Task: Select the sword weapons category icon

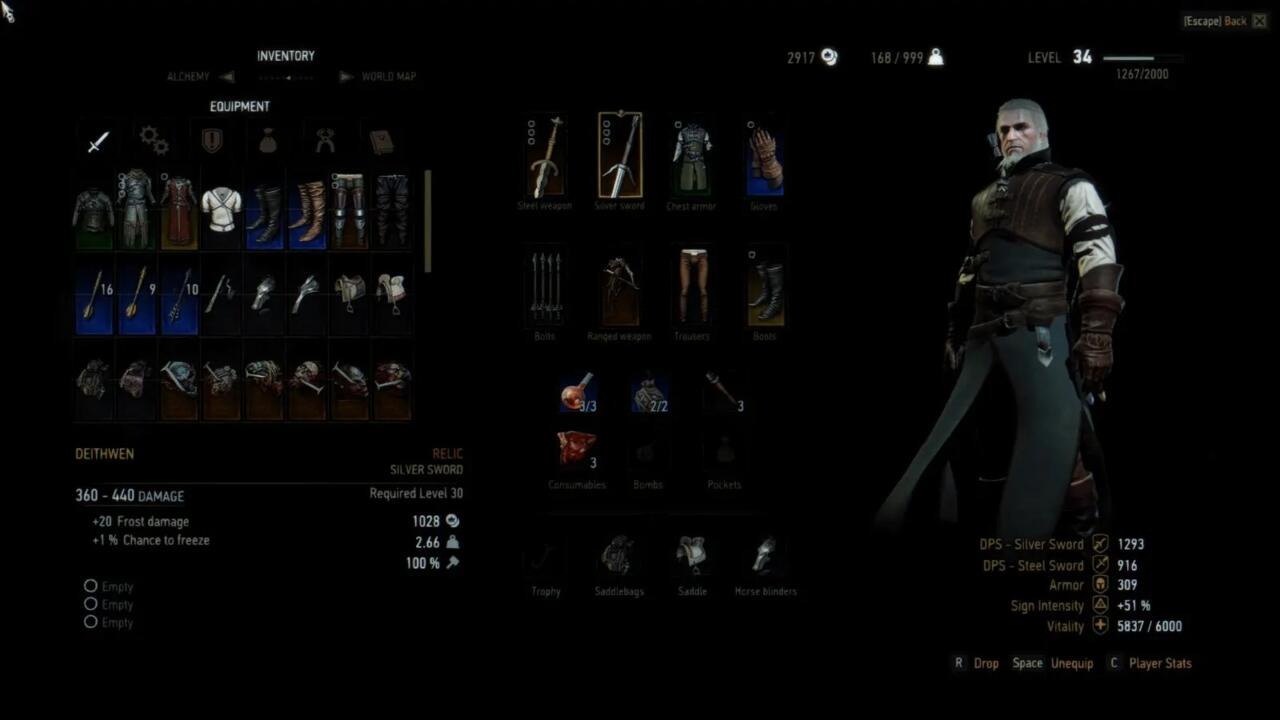Action: pyautogui.click(x=96, y=142)
